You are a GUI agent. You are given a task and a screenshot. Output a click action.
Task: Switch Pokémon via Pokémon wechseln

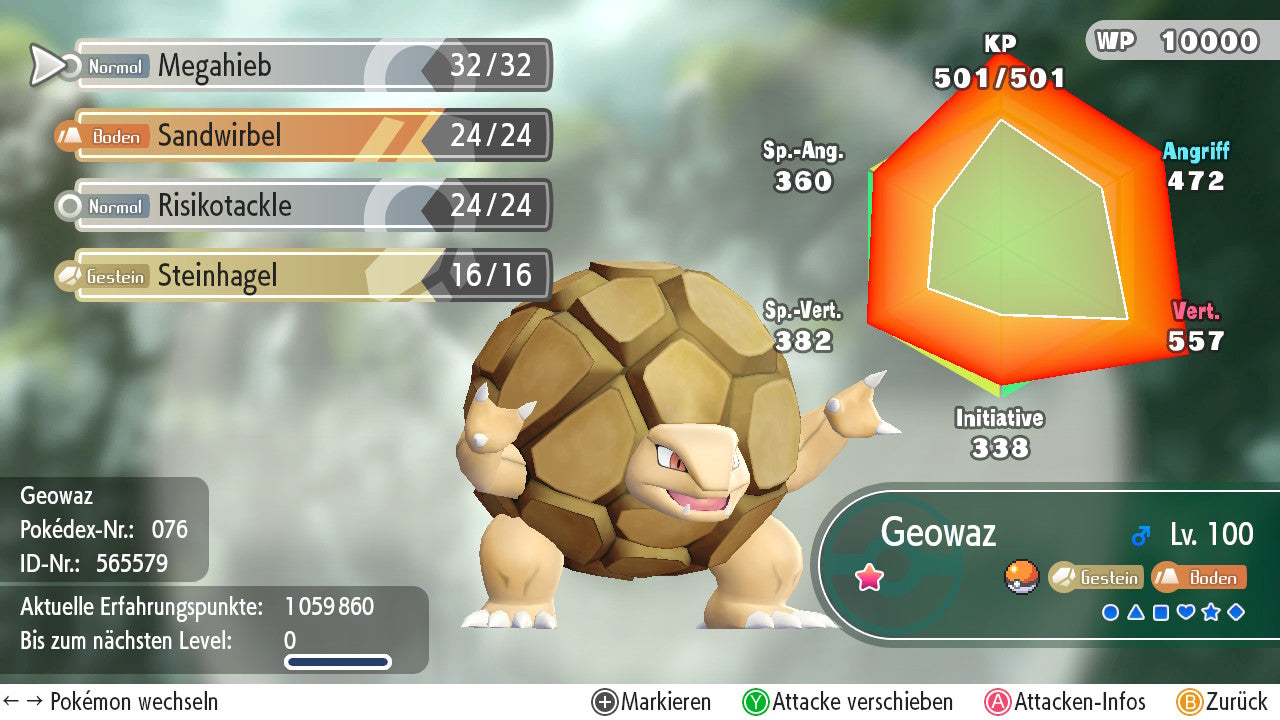(112, 702)
